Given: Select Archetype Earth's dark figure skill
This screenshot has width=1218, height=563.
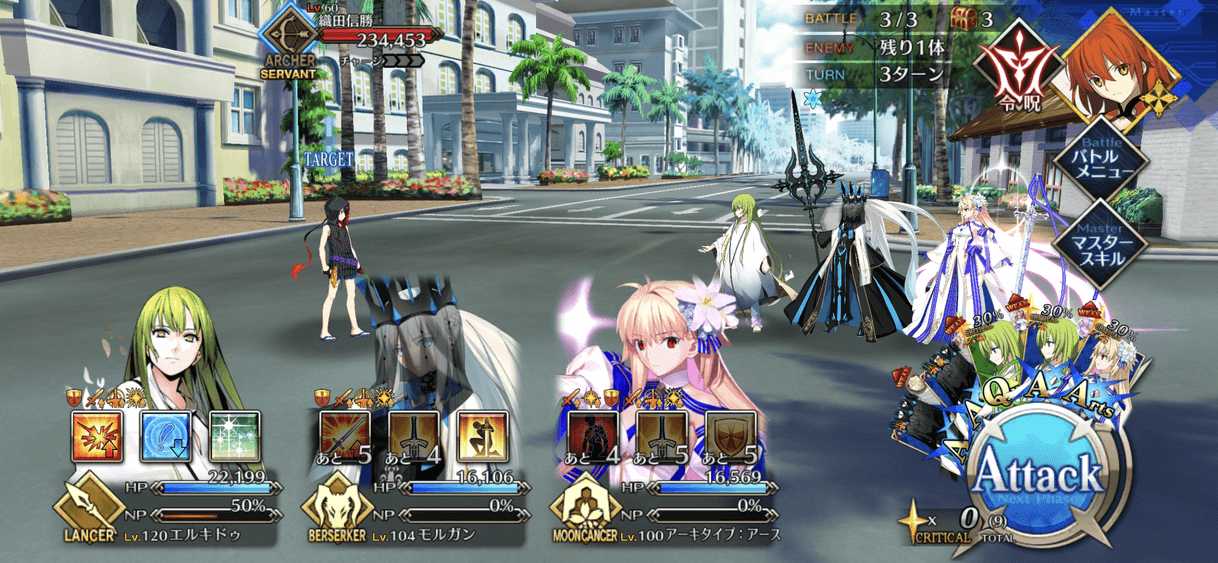Looking at the screenshot, I should (x=593, y=437).
